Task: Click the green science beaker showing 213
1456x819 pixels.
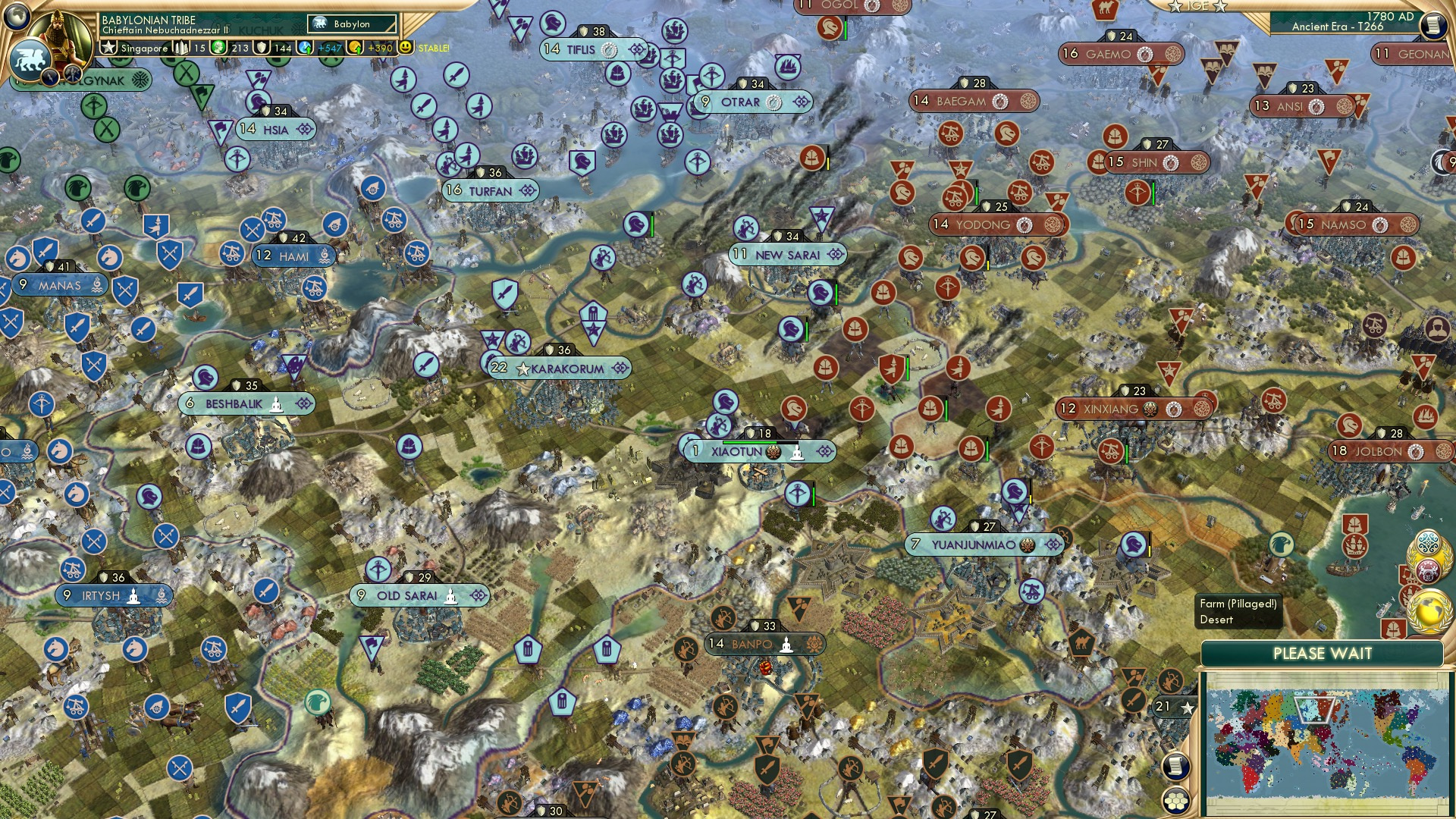Action: tap(219, 48)
